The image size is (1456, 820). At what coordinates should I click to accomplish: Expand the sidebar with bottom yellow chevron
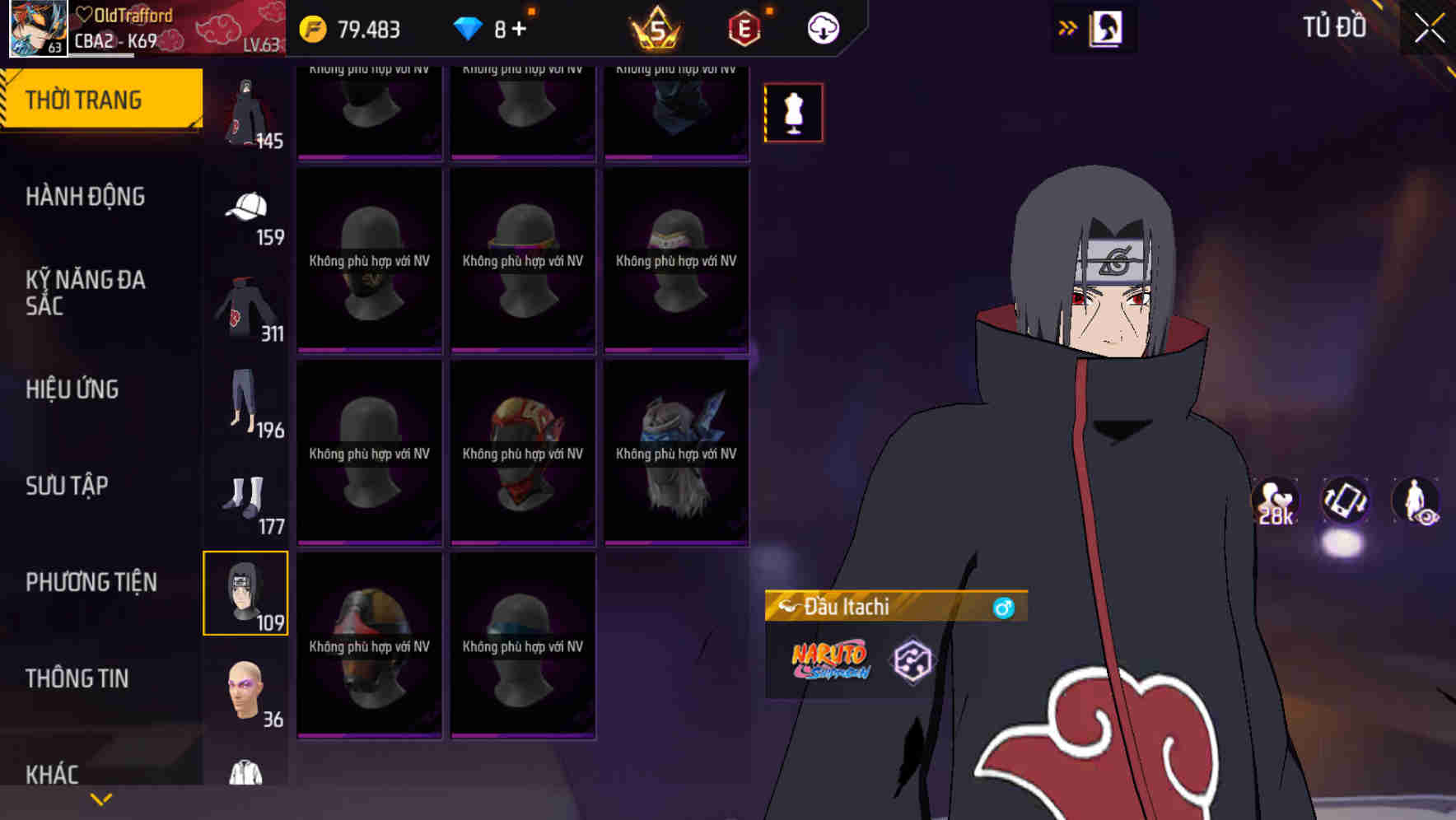(101, 799)
